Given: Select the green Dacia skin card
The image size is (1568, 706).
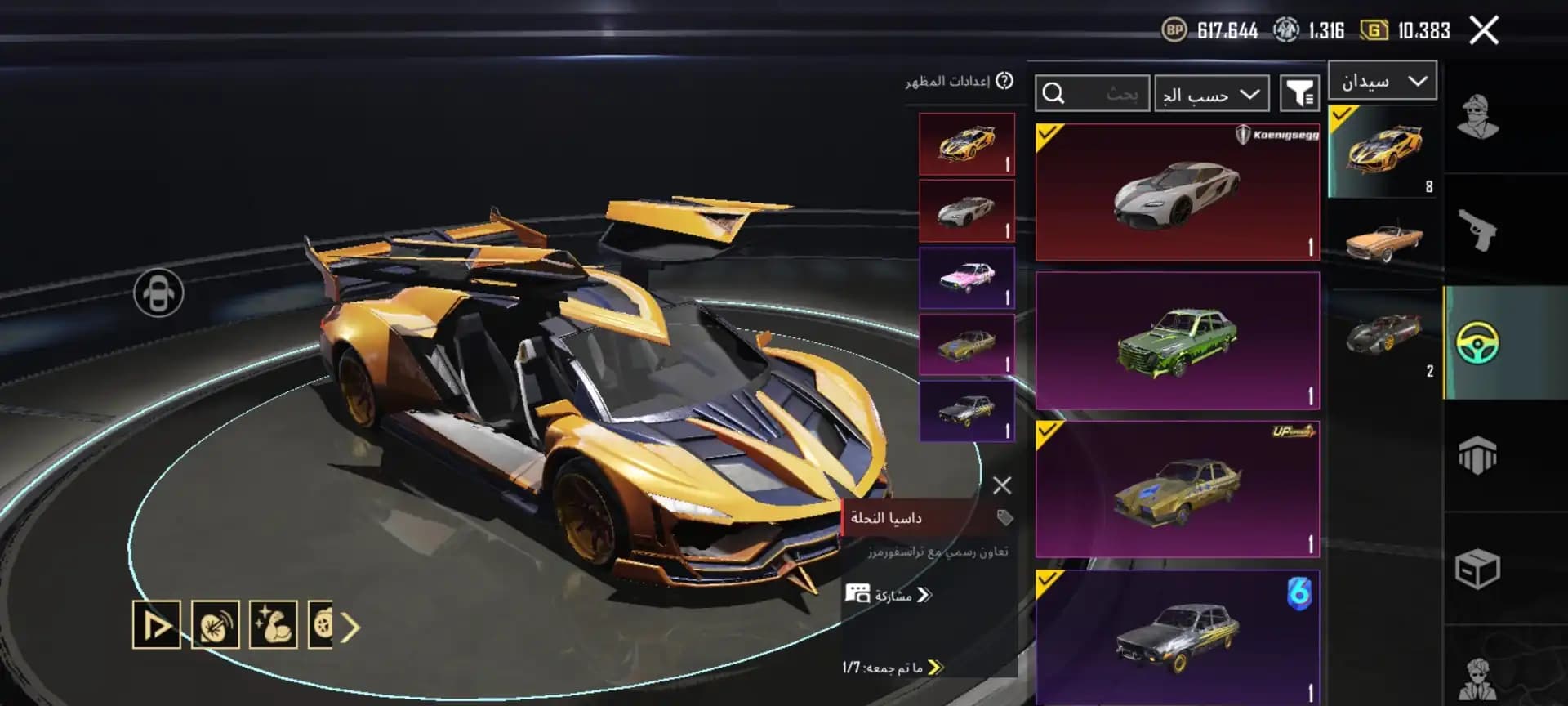Looking at the screenshot, I should click(x=1177, y=341).
